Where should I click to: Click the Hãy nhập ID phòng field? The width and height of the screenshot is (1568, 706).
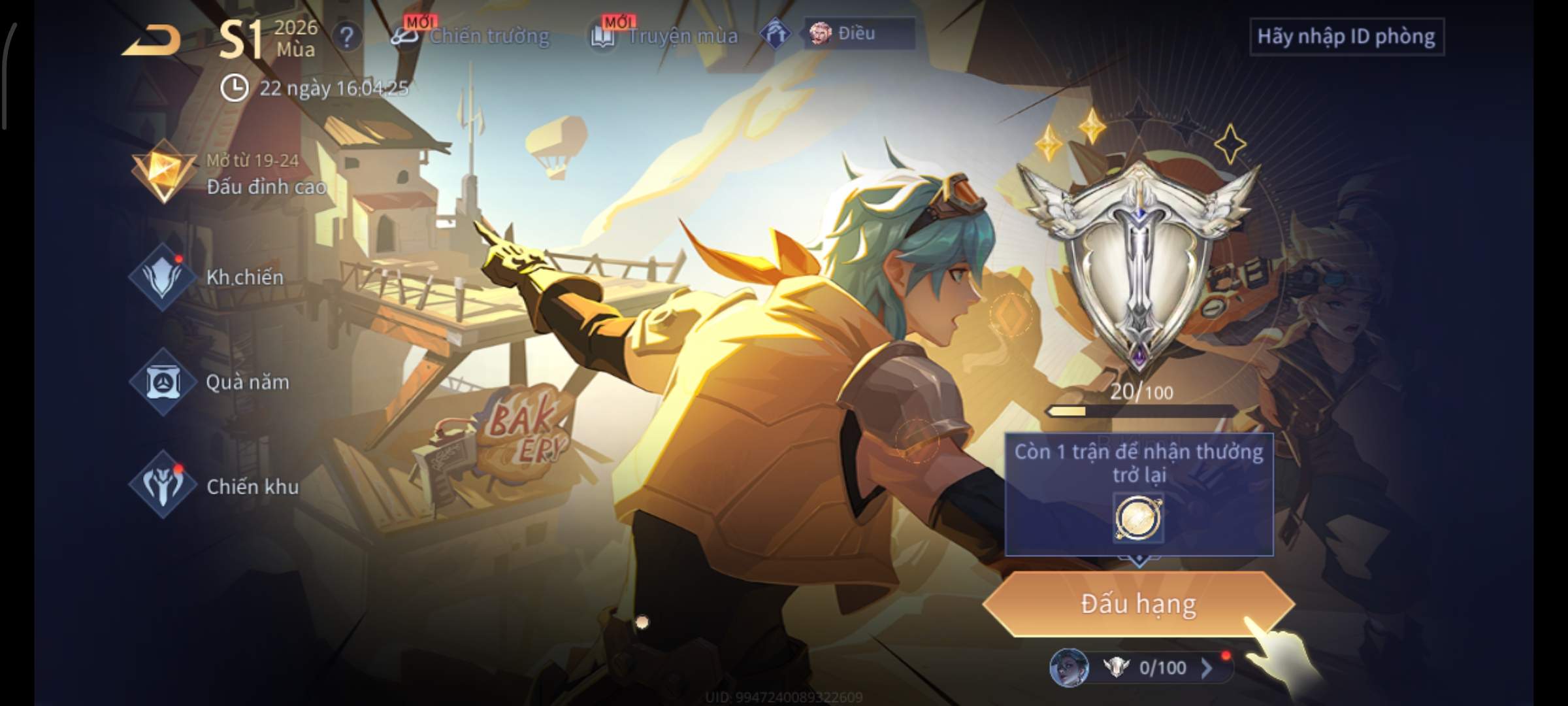1346,37
